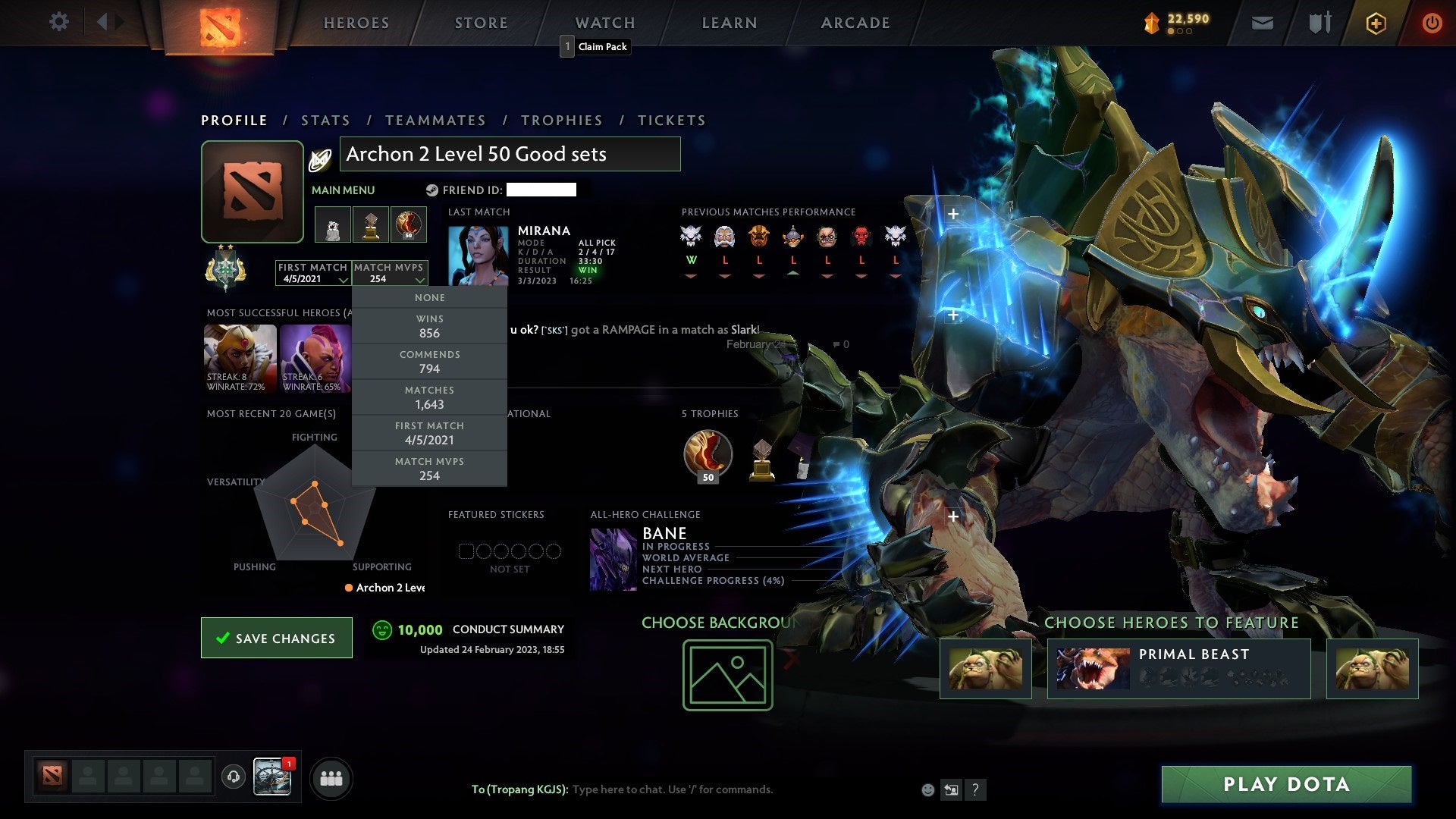Image resolution: width=1456 pixels, height=819 pixels.
Task: Switch to the STATS tab
Action: click(325, 120)
